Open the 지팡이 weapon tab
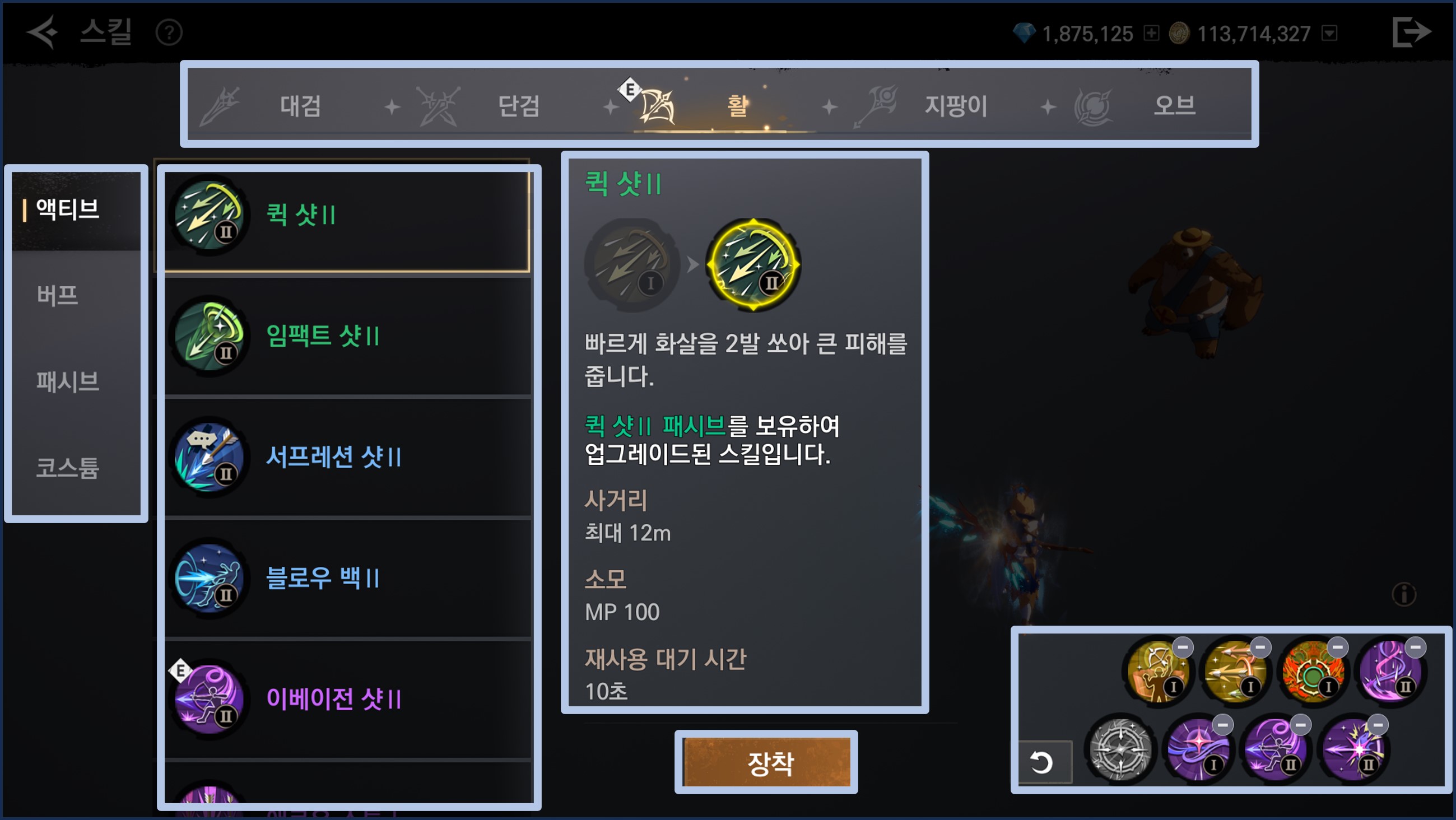Image resolution: width=1456 pixels, height=820 pixels. 955,106
